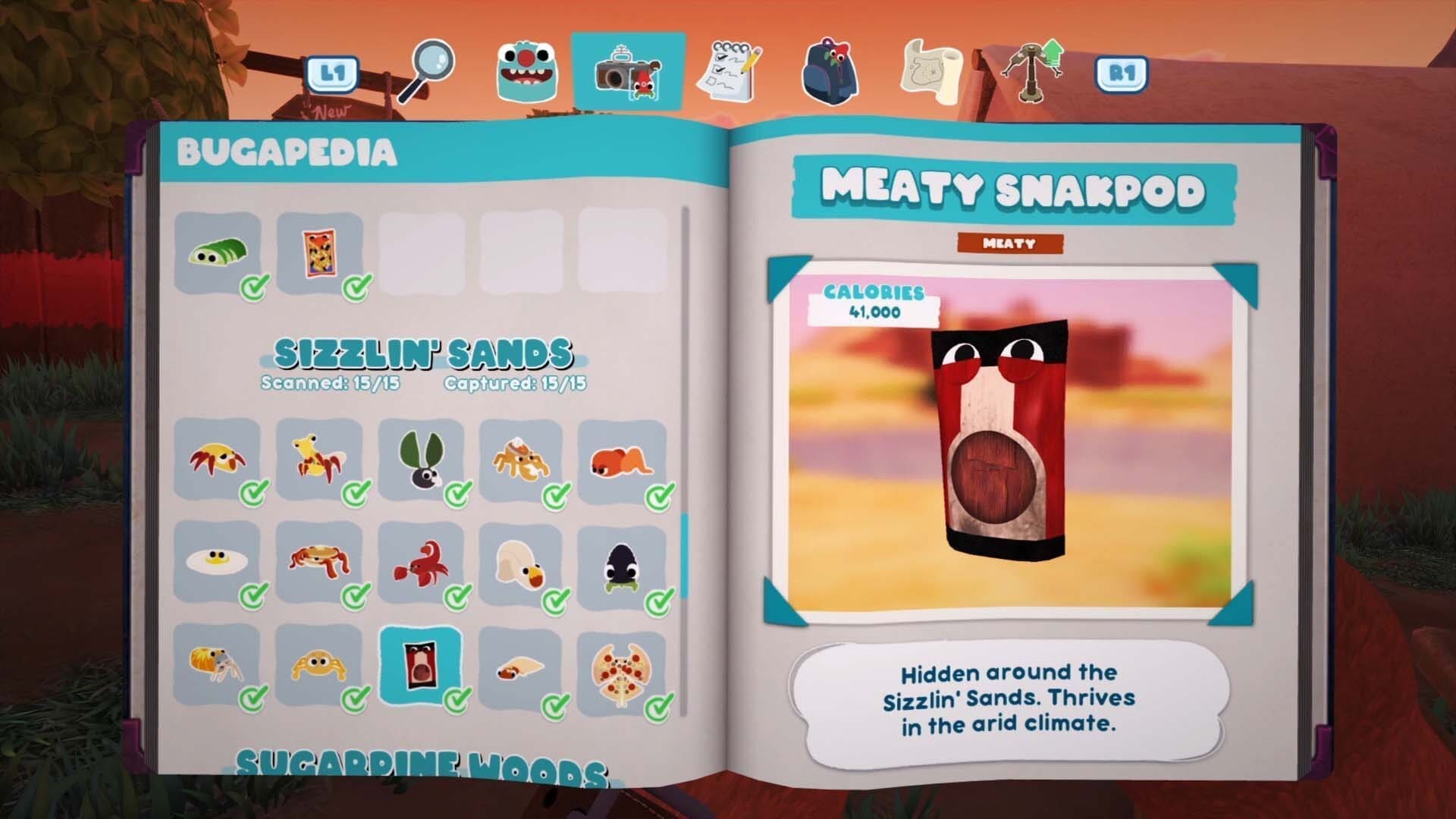Open the checklist notepad icon

(729, 70)
